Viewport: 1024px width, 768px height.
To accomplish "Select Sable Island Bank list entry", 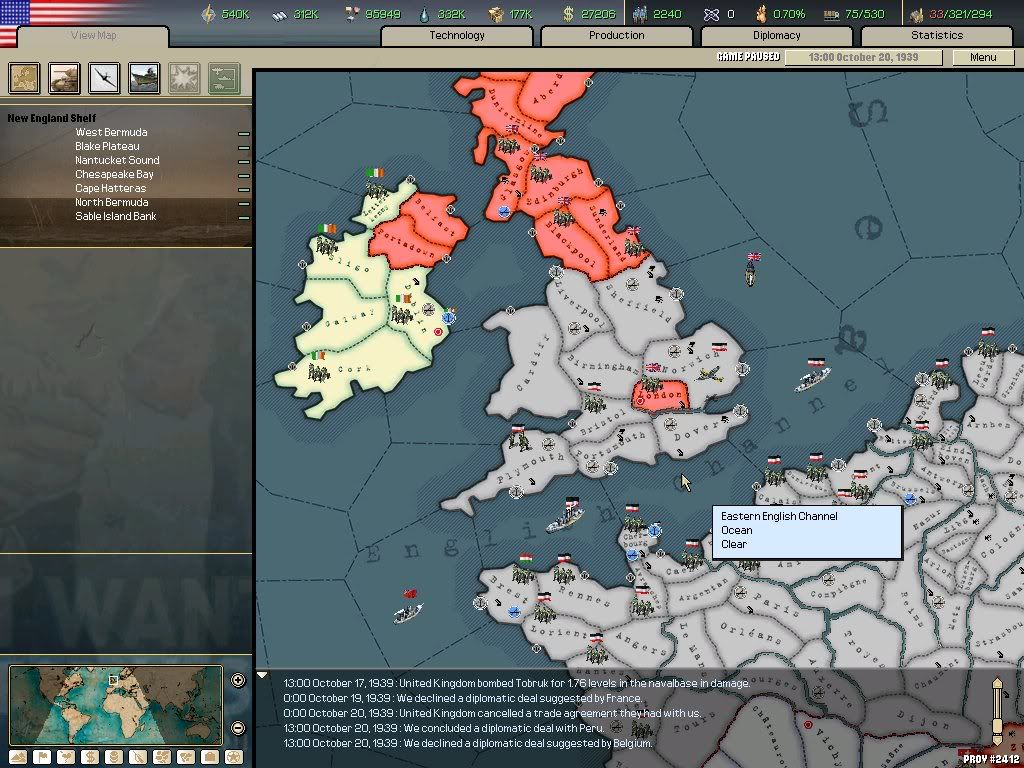I will pos(116,217).
